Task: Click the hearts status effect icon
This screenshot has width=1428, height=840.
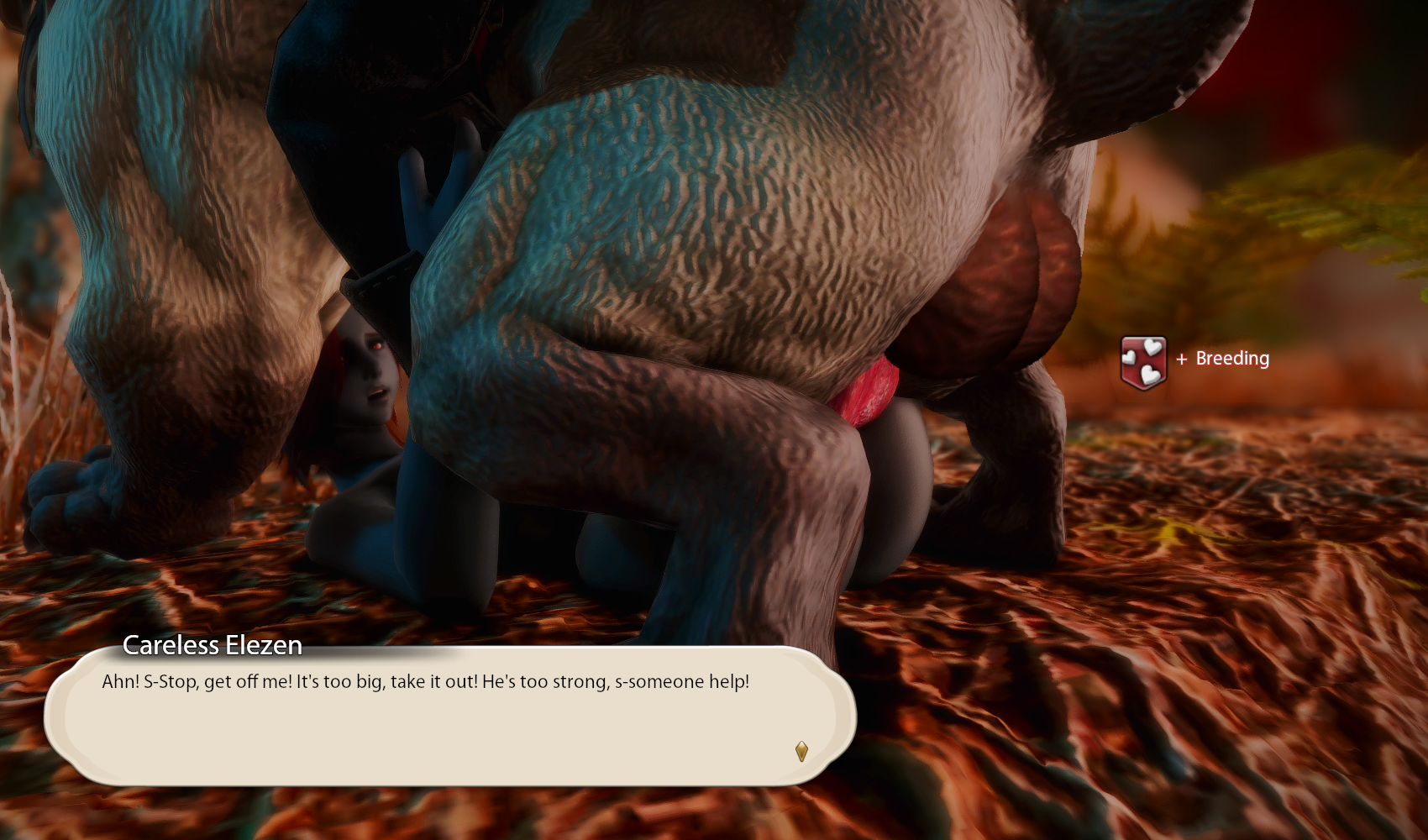Action: tap(1143, 362)
